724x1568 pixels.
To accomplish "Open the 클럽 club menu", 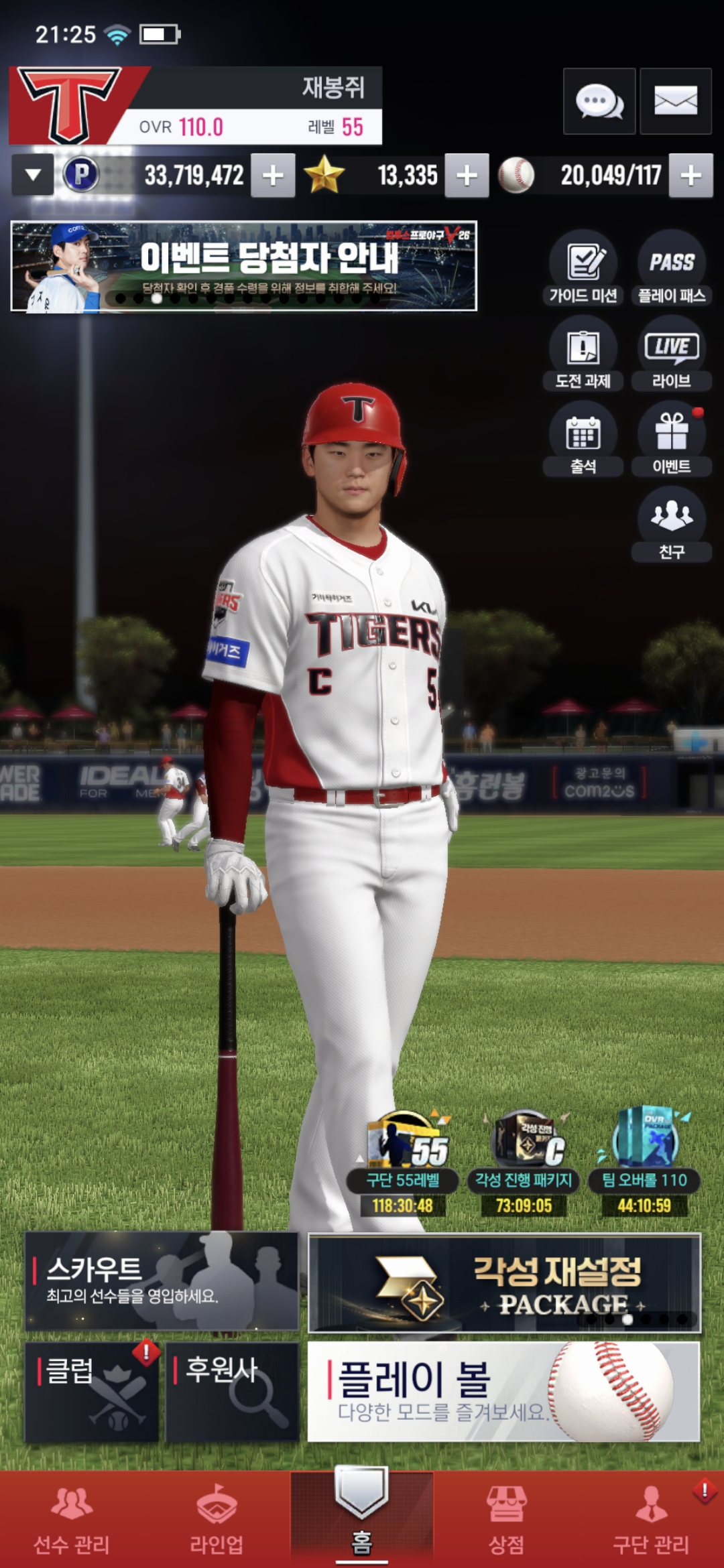I will [x=92, y=1391].
